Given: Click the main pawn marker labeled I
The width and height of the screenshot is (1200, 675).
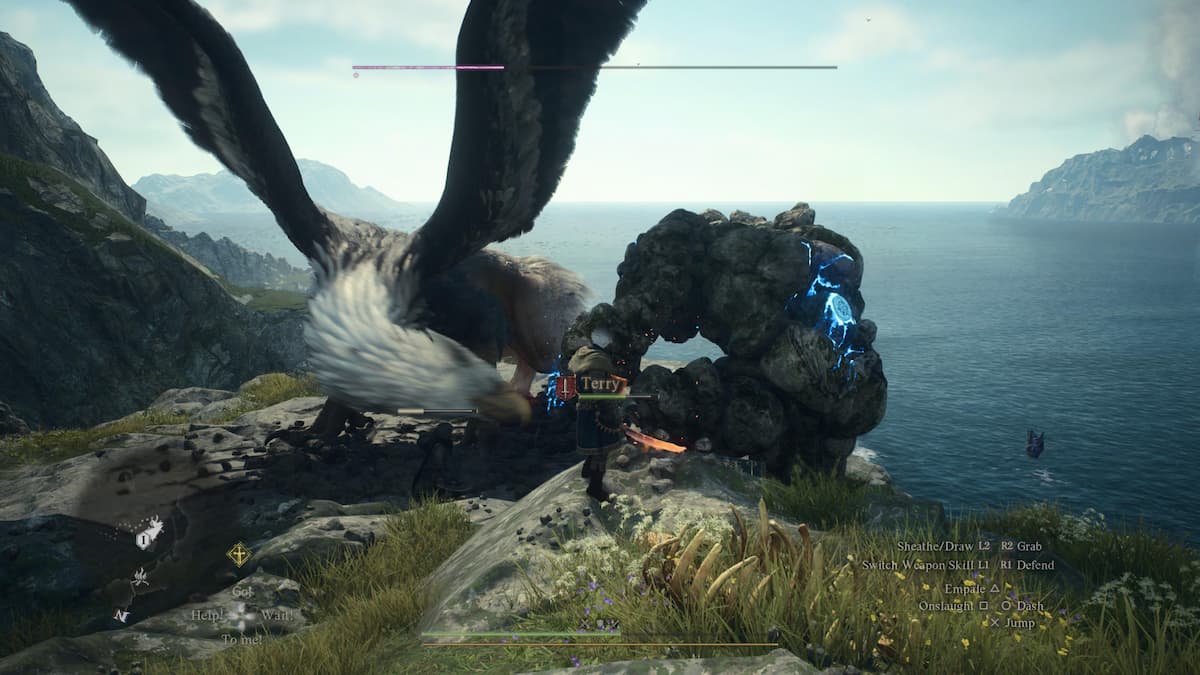Looking at the screenshot, I should click(x=144, y=538).
